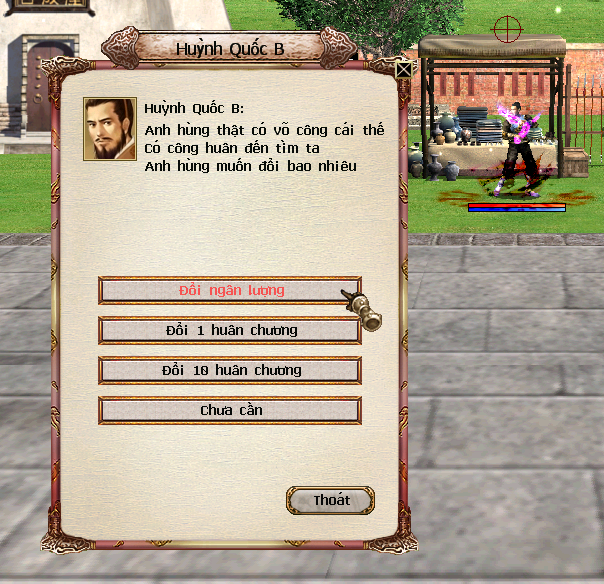Viewport: 604px width, 584px height.
Task: Select "Đổi 1 huân chương" reply
Action: pyautogui.click(x=230, y=330)
